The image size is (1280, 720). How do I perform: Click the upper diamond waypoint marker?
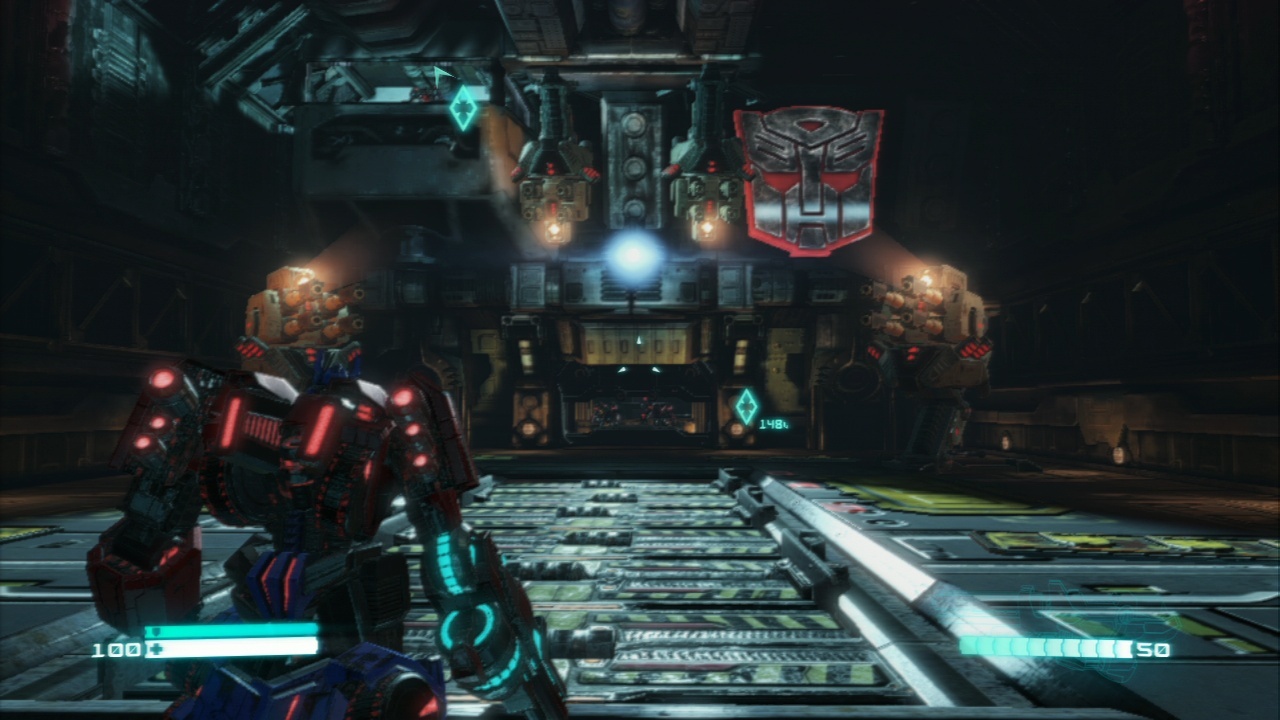(x=463, y=107)
